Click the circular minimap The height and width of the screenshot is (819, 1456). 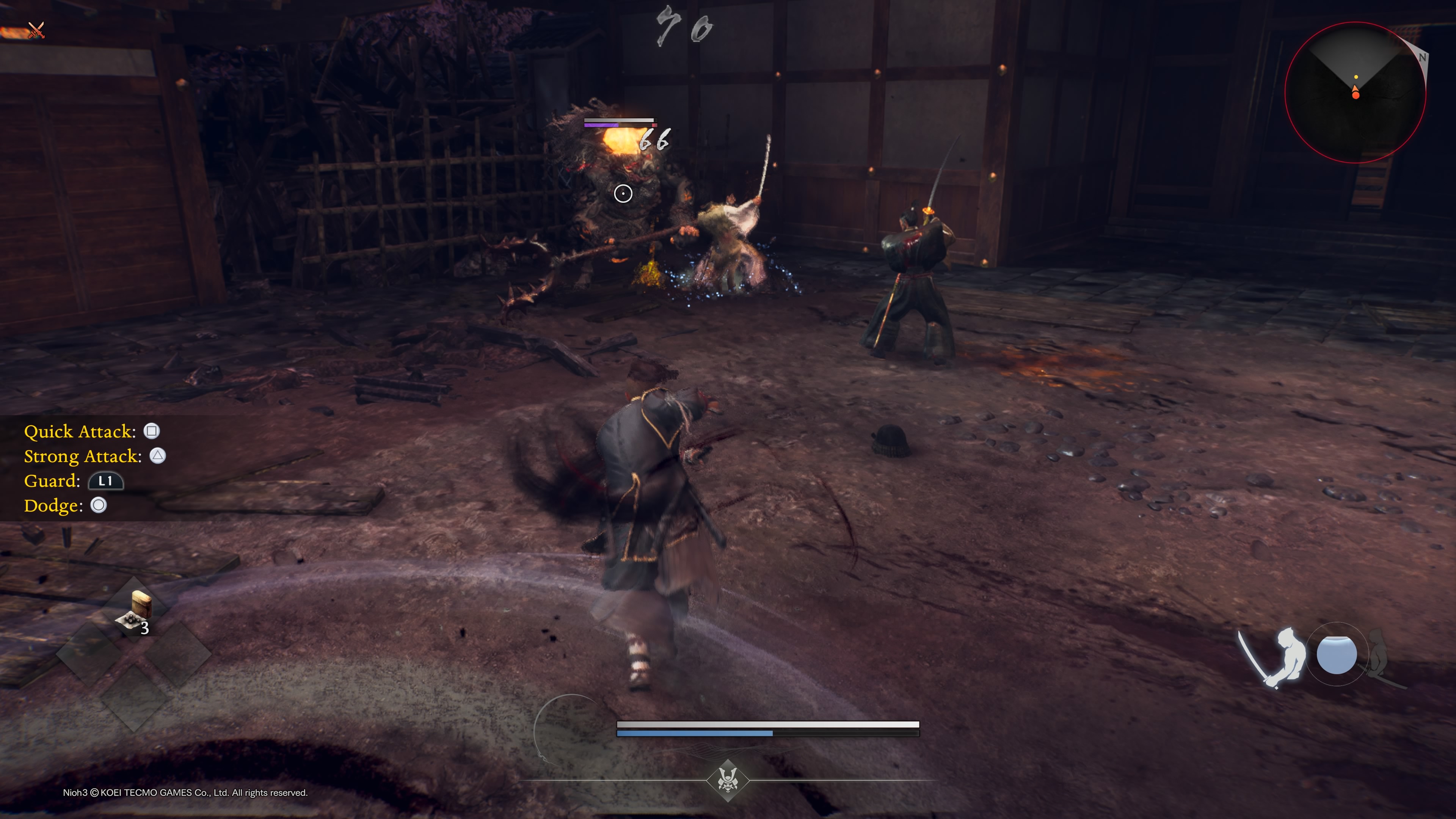pos(1355,93)
